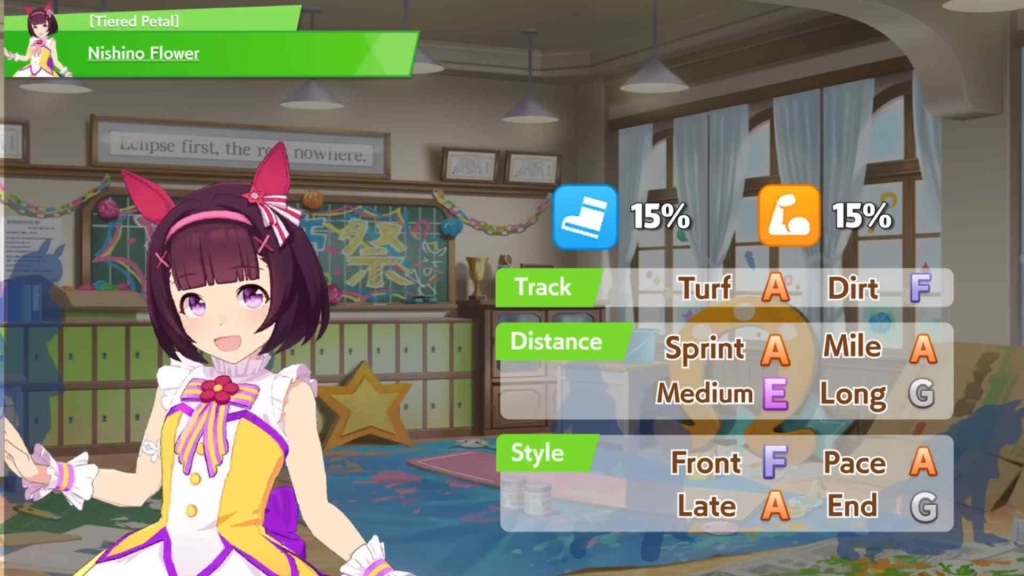Viewport: 1024px width, 576px height.
Task: Select the green Style aptitude label
Action: point(538,453)
